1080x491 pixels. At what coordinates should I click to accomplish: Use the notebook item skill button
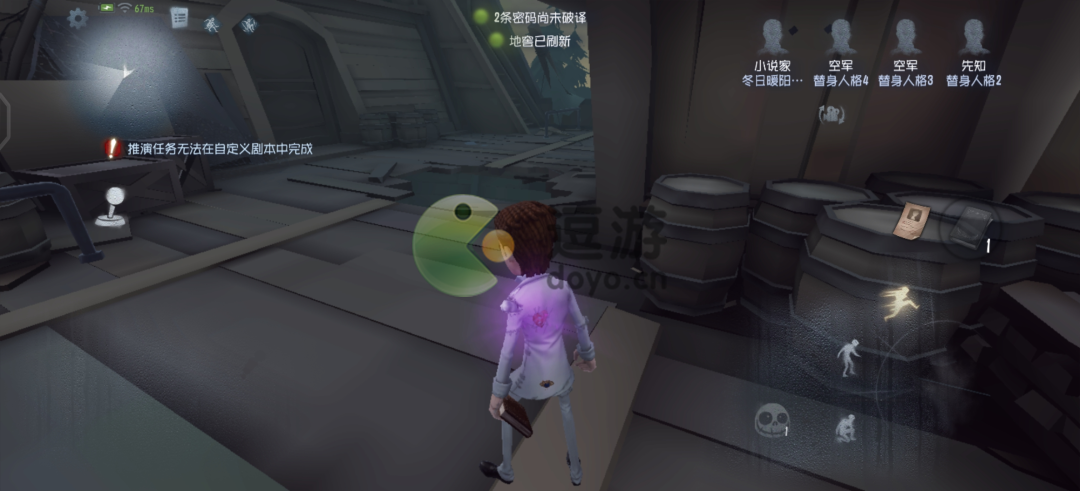coord(967,228)
